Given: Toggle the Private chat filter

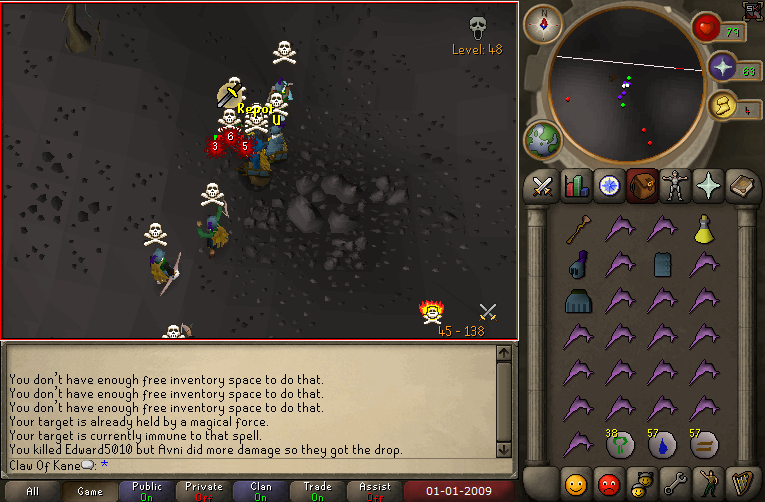Looking at the screenshot, I should point(203,492).
